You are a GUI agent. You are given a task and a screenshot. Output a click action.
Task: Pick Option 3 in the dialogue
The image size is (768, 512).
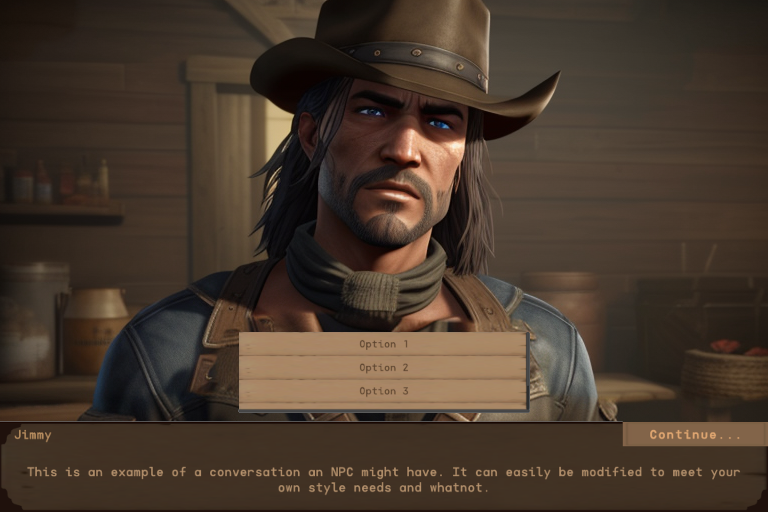tap(383, 391)
